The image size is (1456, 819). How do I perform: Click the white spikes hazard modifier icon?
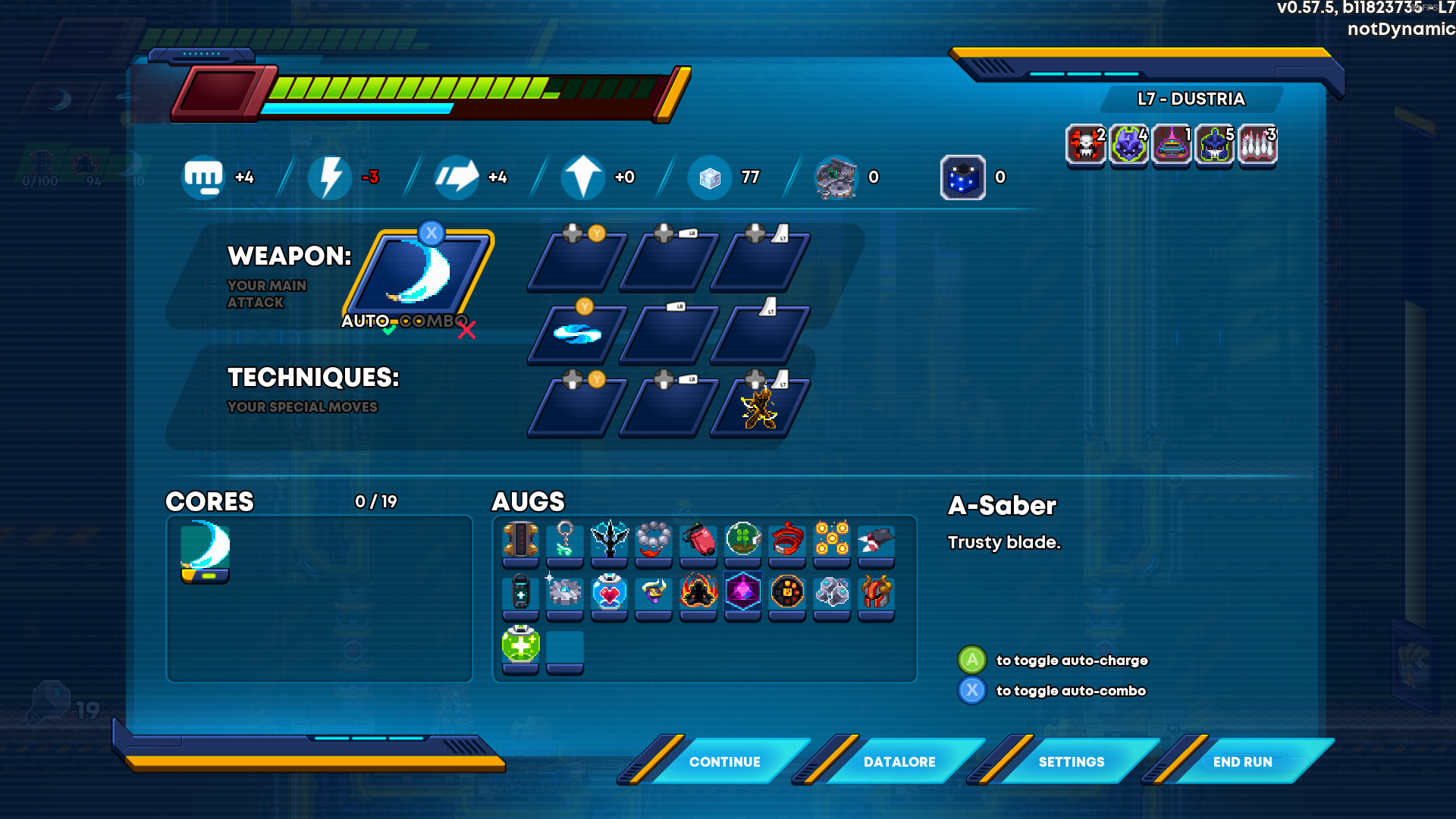coord(1257,144)
